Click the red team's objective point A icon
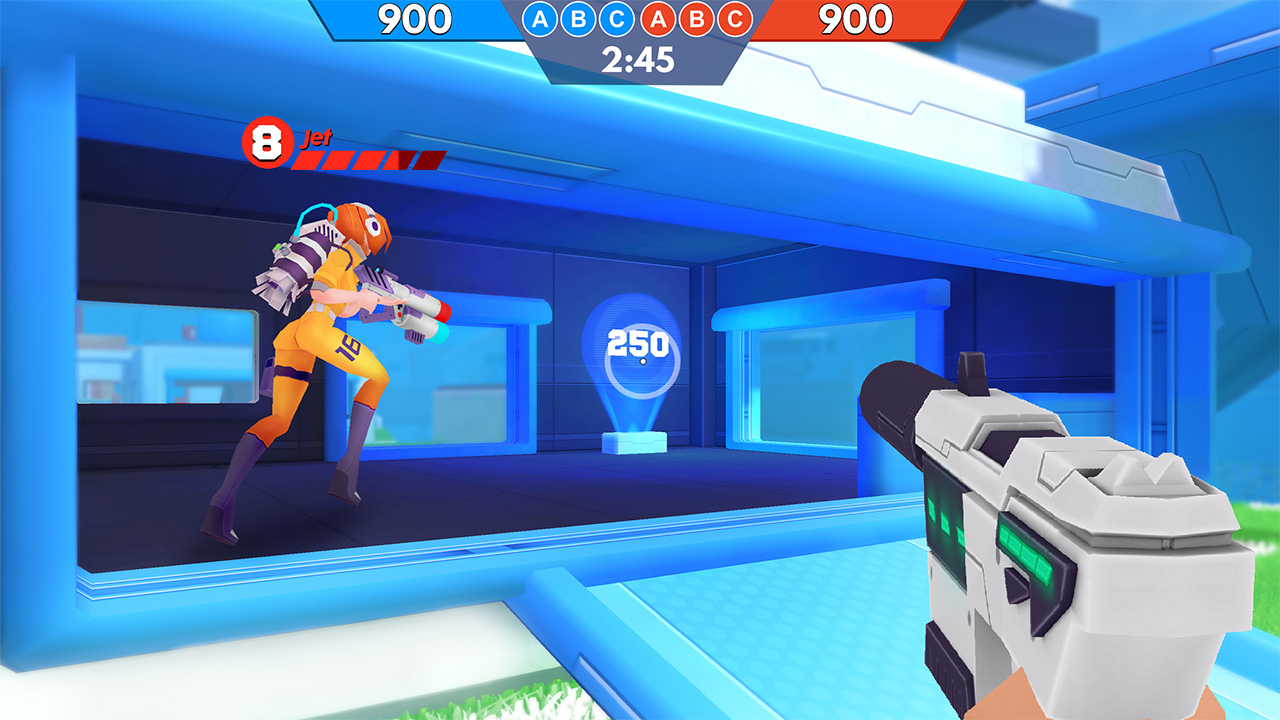Image resolution: width=1280 pixels, height=720 pixels. 659,18
